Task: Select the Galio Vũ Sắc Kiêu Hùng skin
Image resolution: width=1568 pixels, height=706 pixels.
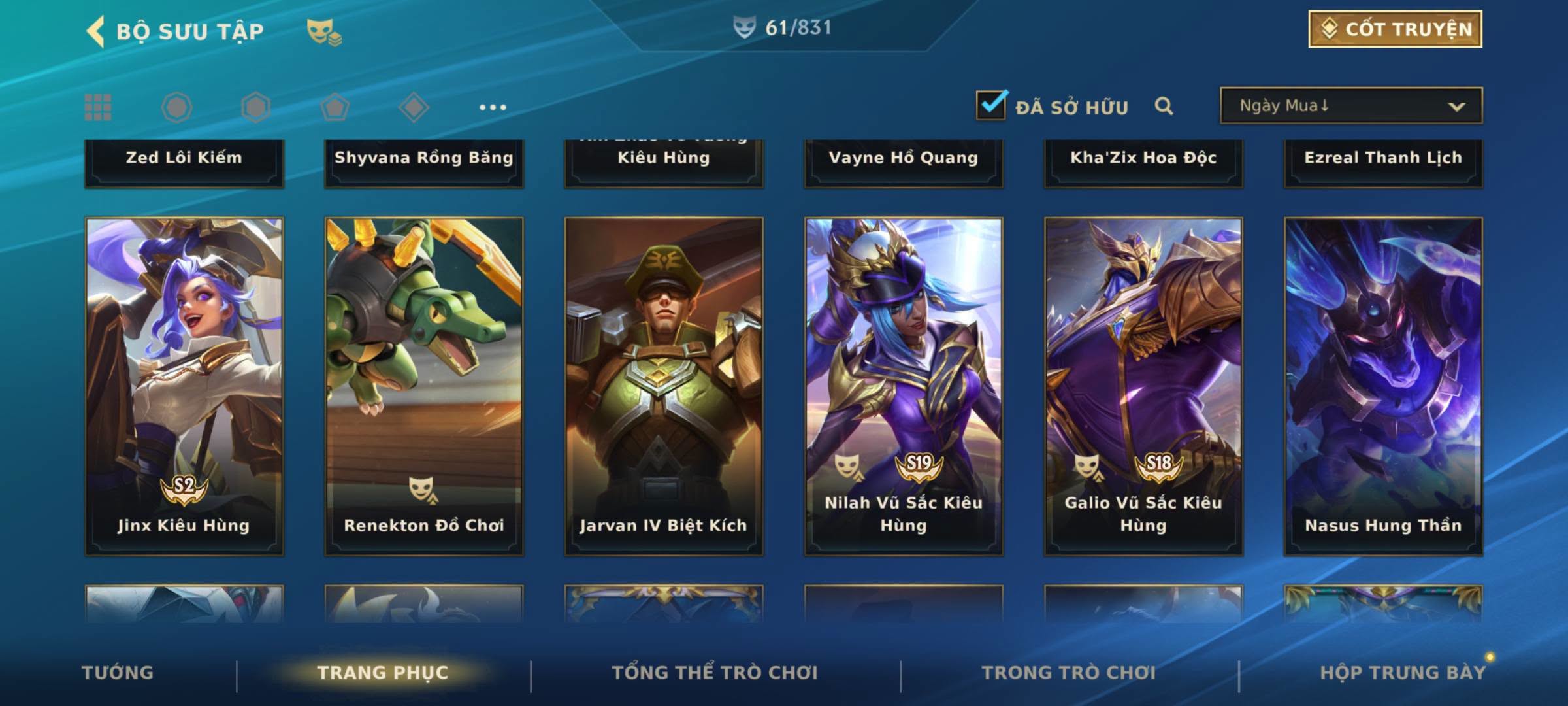Action: [1143, 386]
